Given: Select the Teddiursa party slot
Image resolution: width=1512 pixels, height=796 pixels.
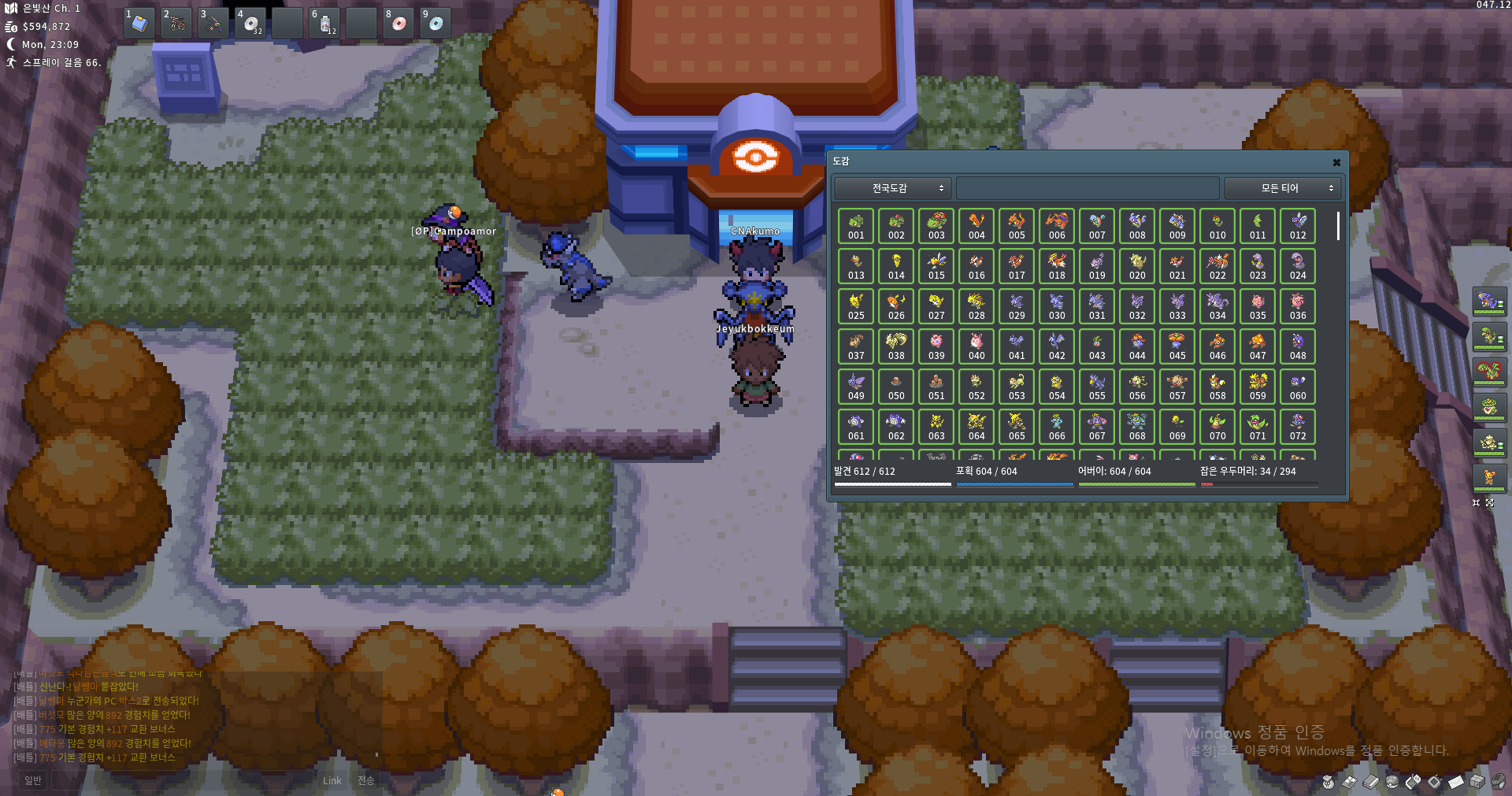Looking at the screenshot, I should click(1488, 478).
